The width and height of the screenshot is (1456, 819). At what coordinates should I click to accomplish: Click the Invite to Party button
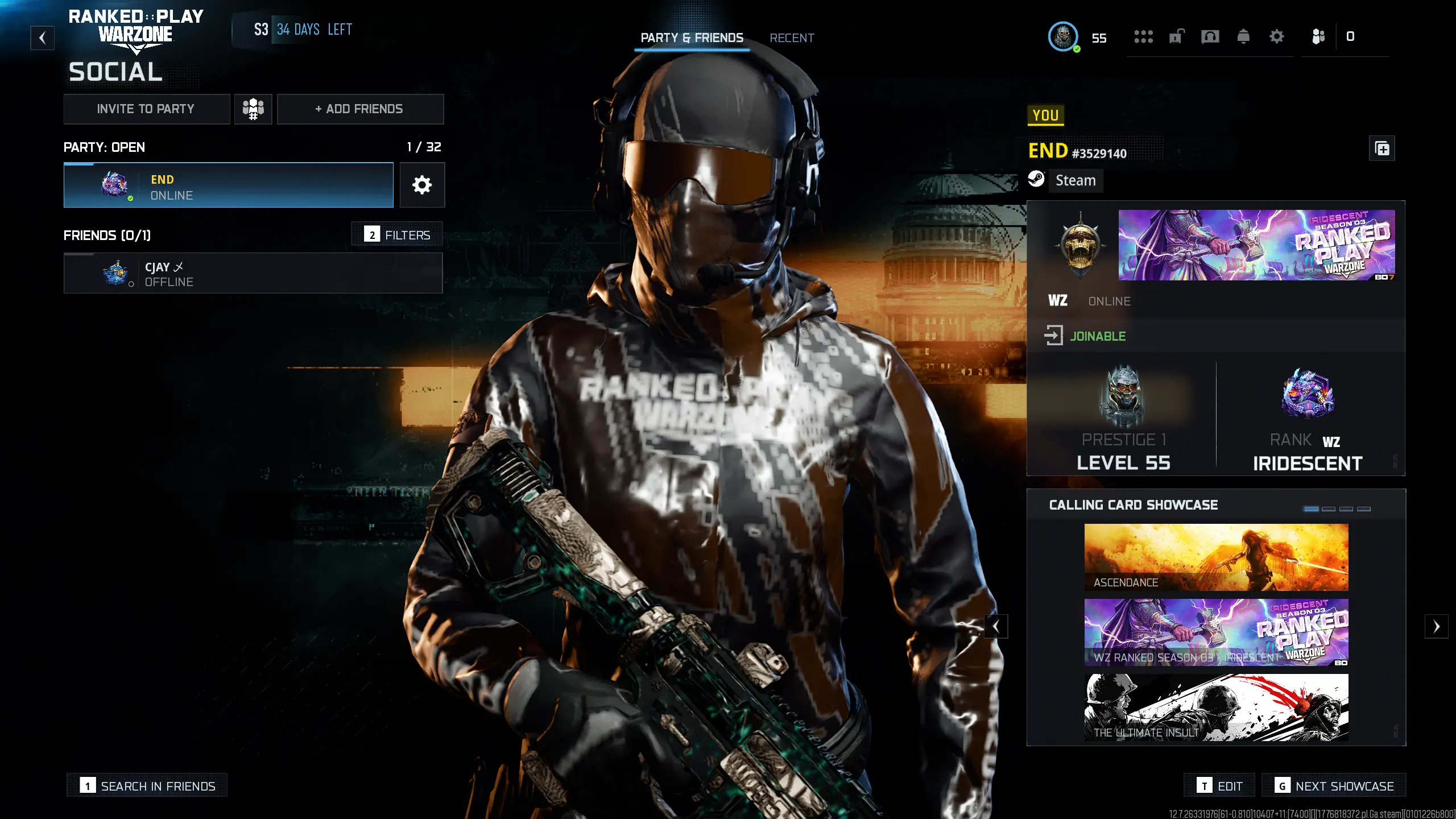(x=146, y=109)
